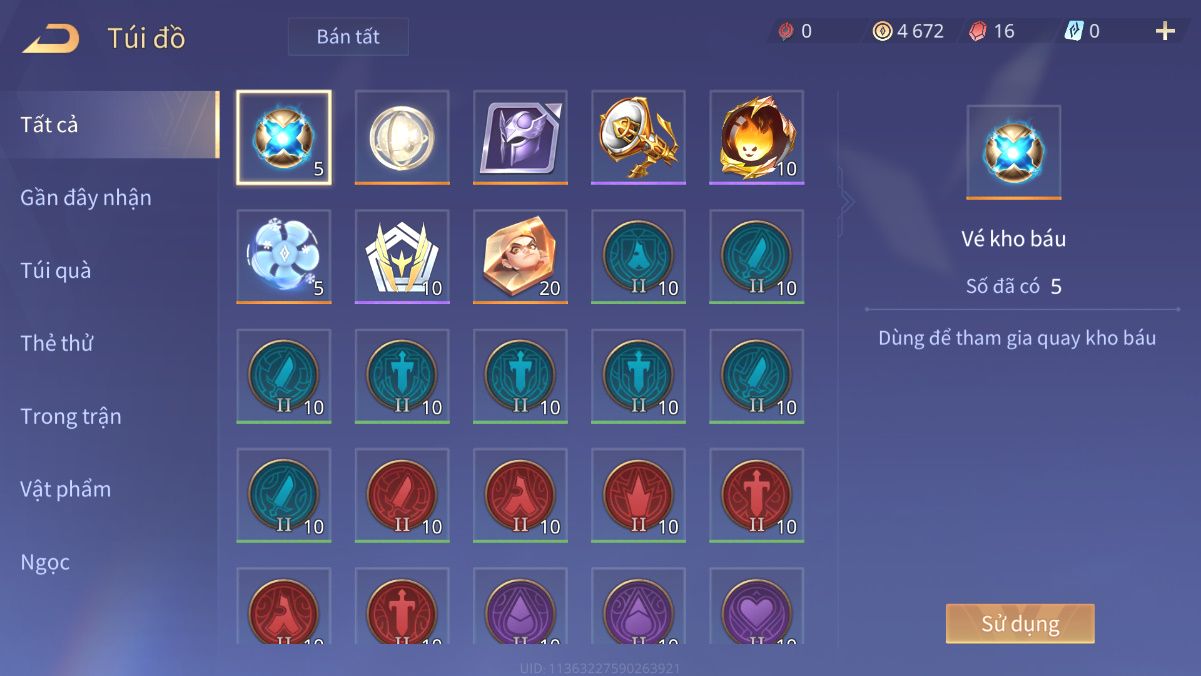The width and height of the screenshot is (1201, 676).
Task: Choose the white-gold pentagon emblem item
Action: pos(402,256)
